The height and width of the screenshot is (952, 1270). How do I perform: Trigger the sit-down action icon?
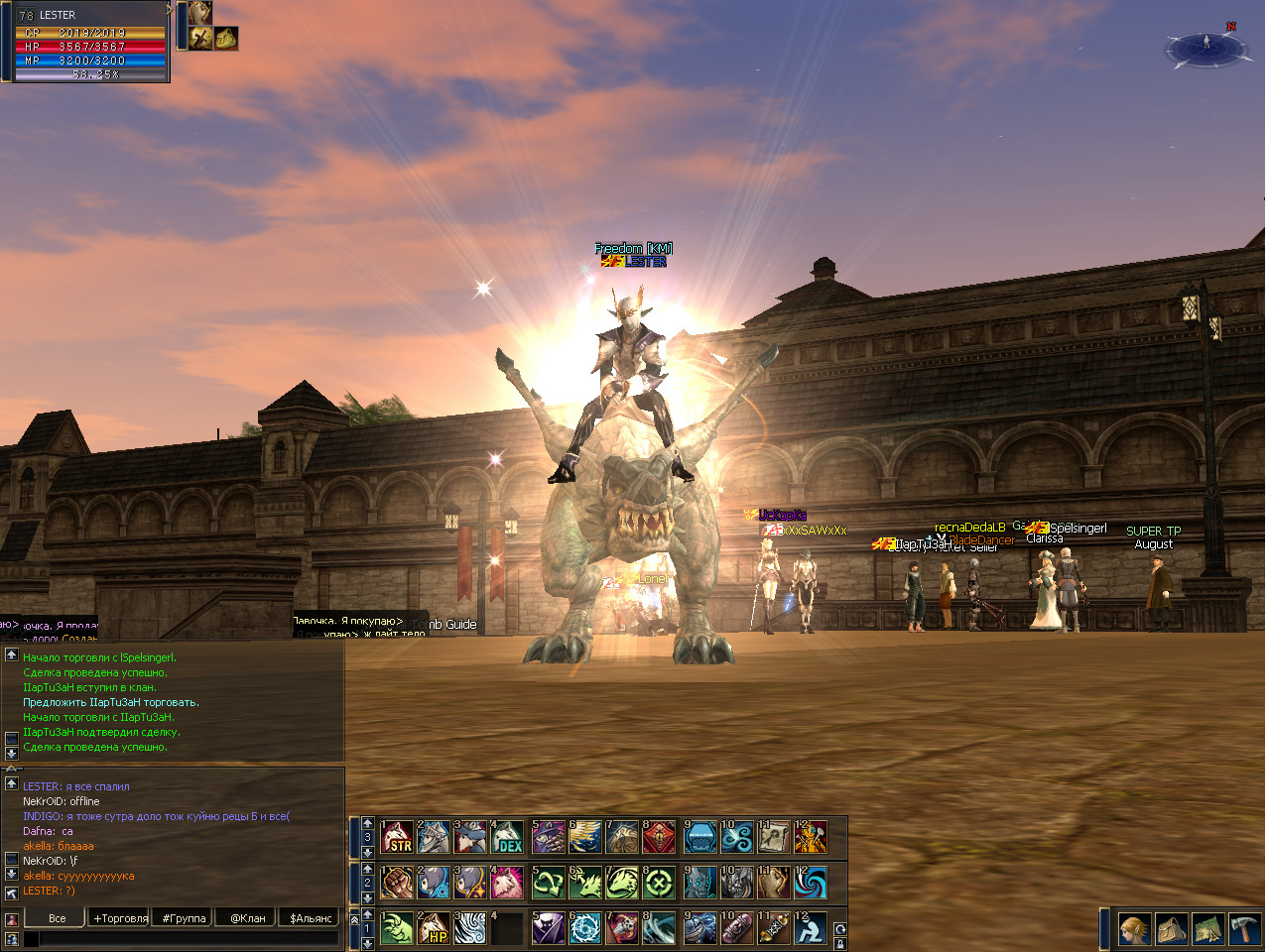[x=810, y=928]
